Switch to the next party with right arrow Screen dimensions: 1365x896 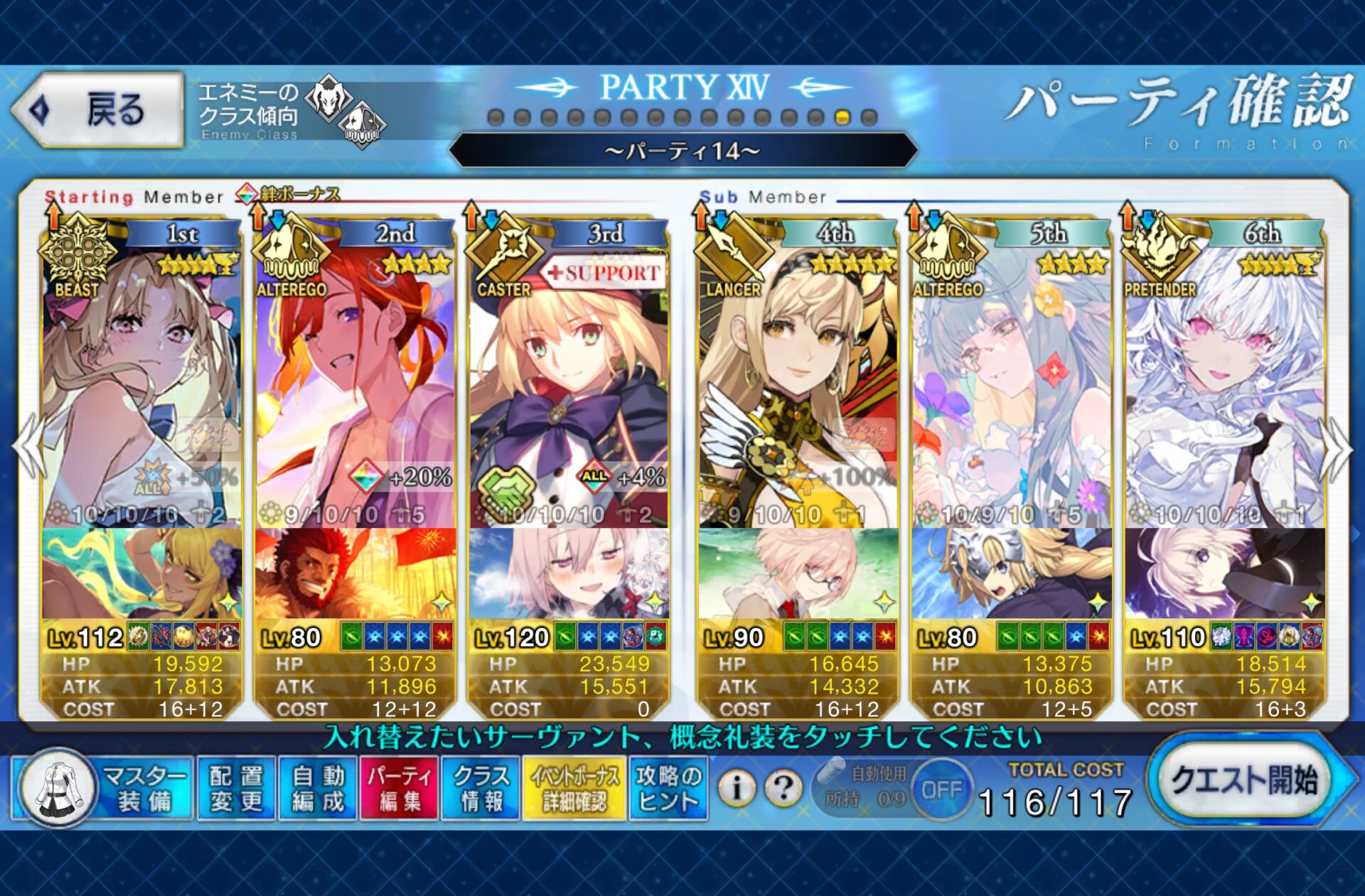pyautogui.click(x=1336, y=449)
